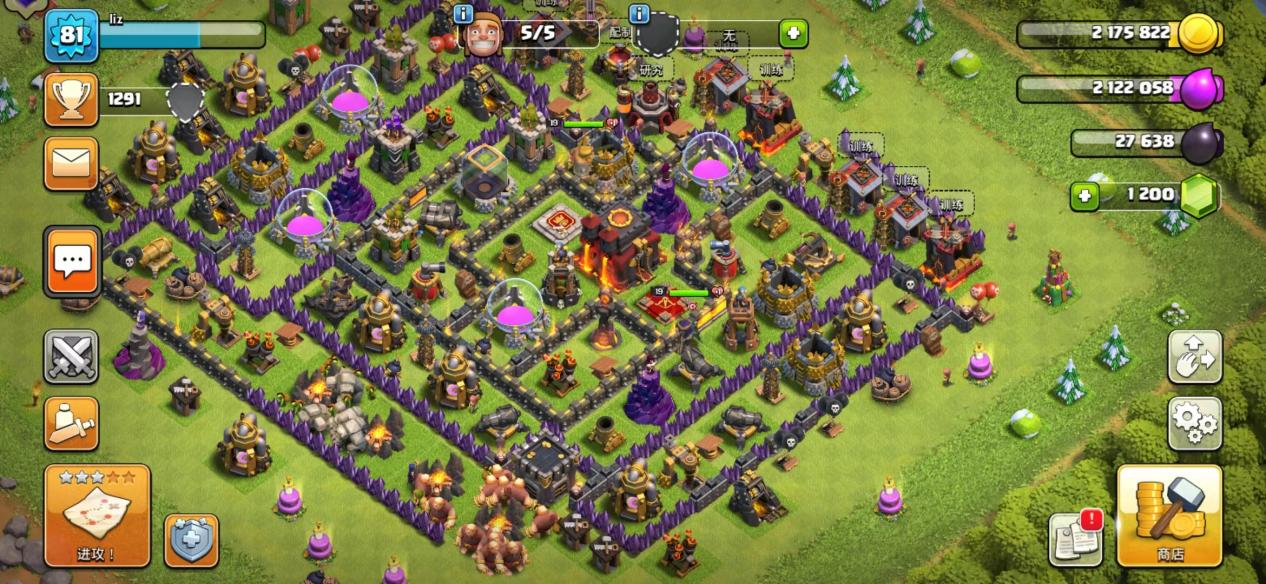The image size is (1266, 584).
Task: Check the mail envelope inbox
Action: click(71, 163)
